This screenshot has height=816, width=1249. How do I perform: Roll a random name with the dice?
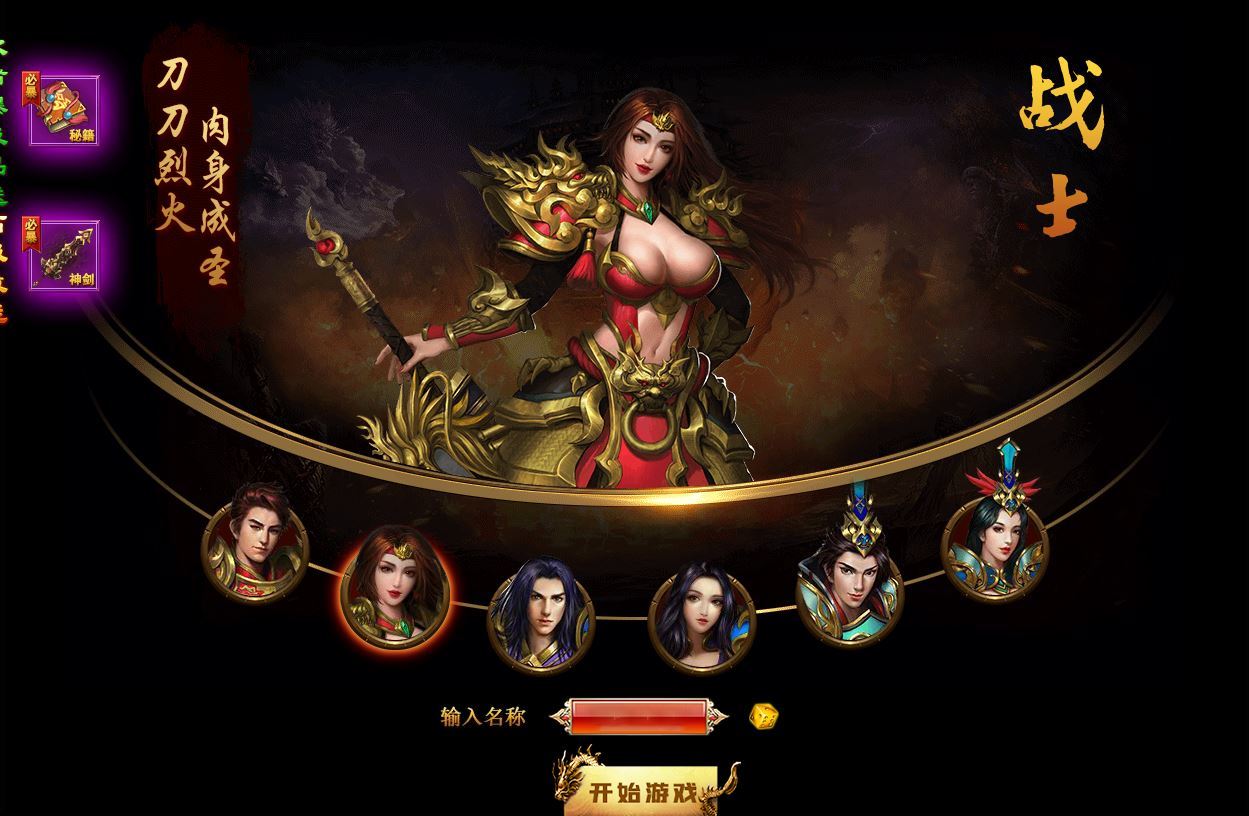click(x=763, y=716)
